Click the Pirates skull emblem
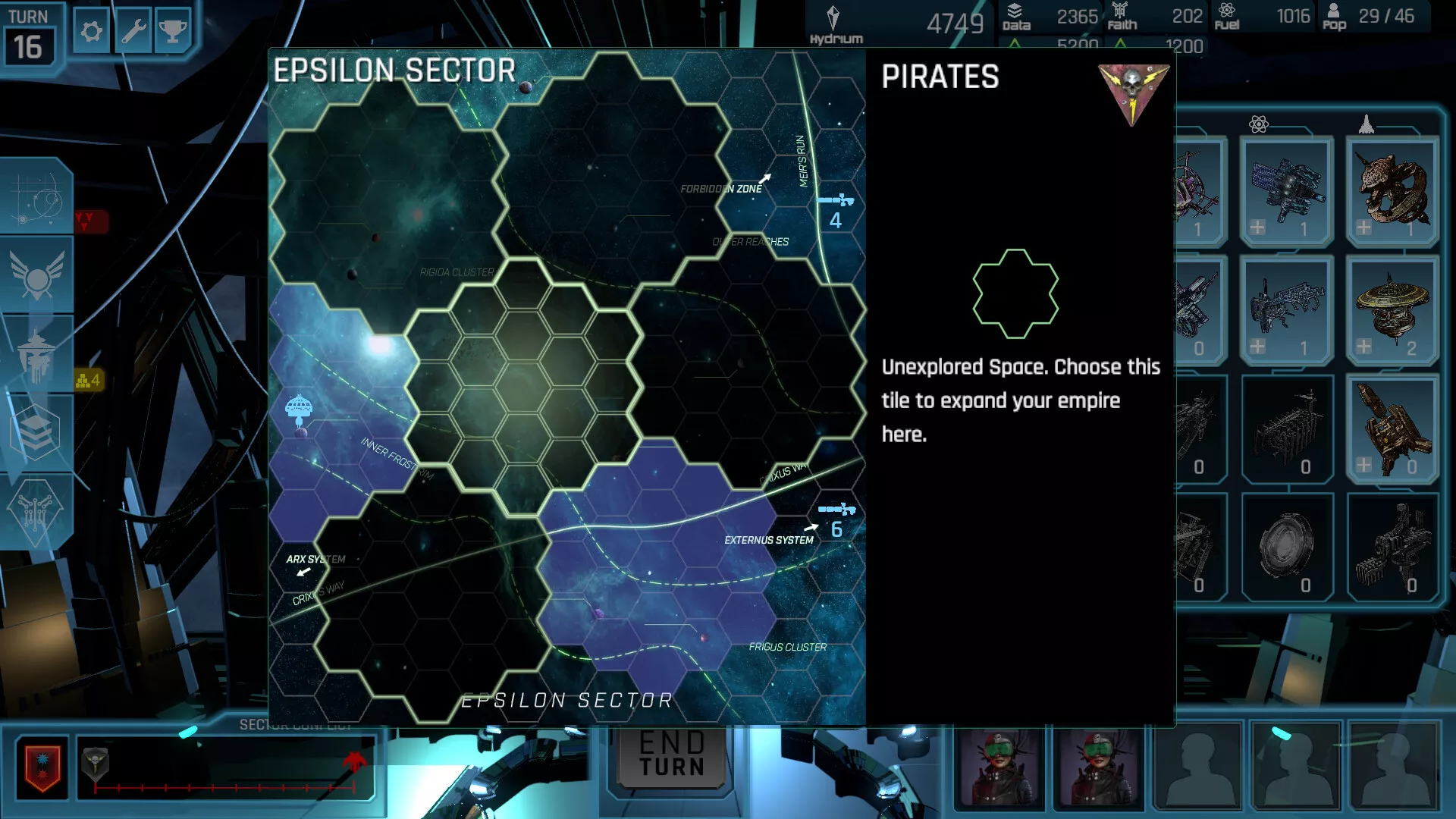This screenshot has height=819, width=1456. pos(1133,91)
